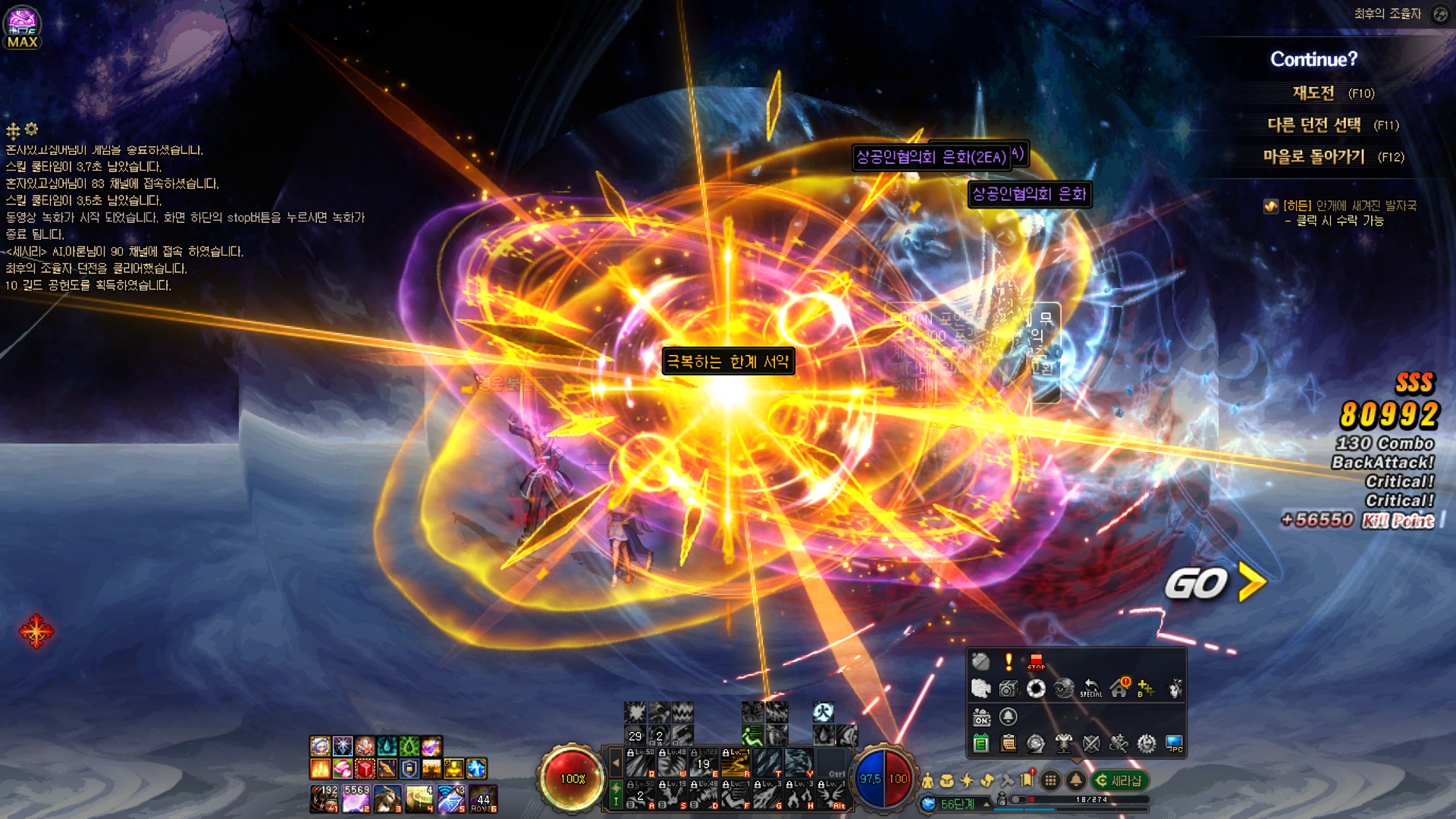Stop recording with the red STOP icon
Viewport: 1456px width, 819px height.
[1036, 662]
